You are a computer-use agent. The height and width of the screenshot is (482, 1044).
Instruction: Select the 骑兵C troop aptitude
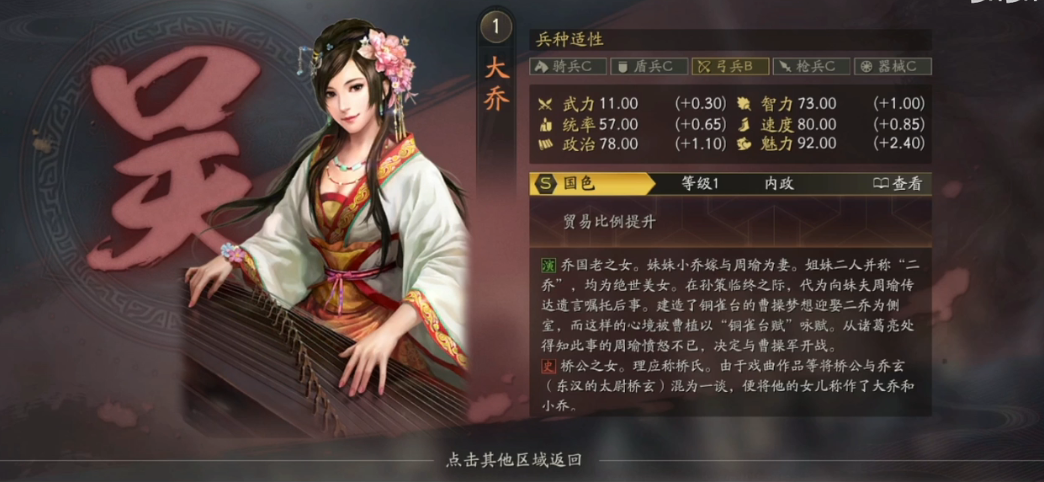pyautogui.click(x=567, y=67)
